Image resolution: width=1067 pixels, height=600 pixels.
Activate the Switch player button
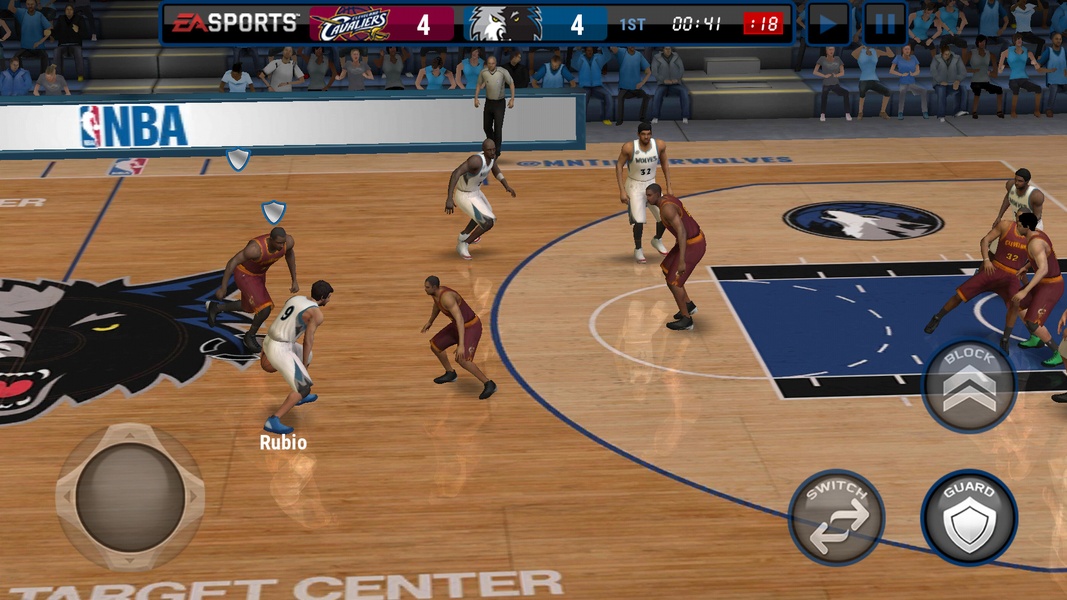pyautogui.click(x=837, y=517)
